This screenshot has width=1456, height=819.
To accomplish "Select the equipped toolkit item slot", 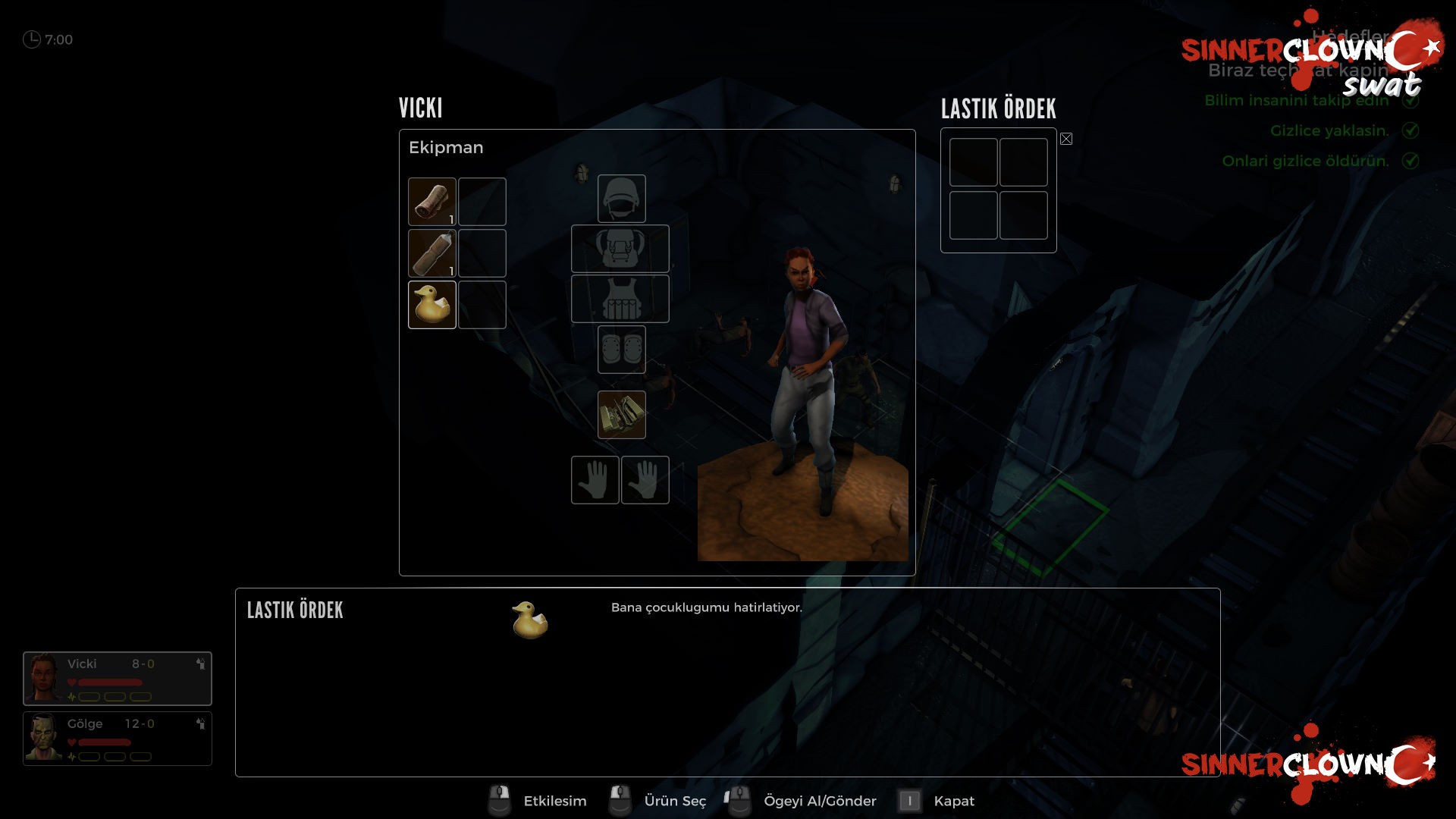I will pyautogui.click(x=621, y=415).
